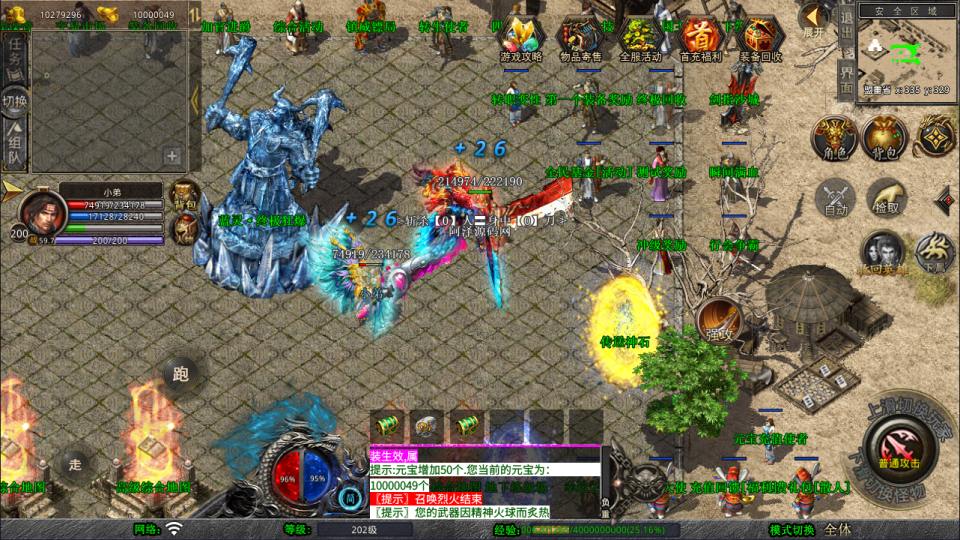
Task: Select the 任务 quest tab
Action: coord(14,60)
